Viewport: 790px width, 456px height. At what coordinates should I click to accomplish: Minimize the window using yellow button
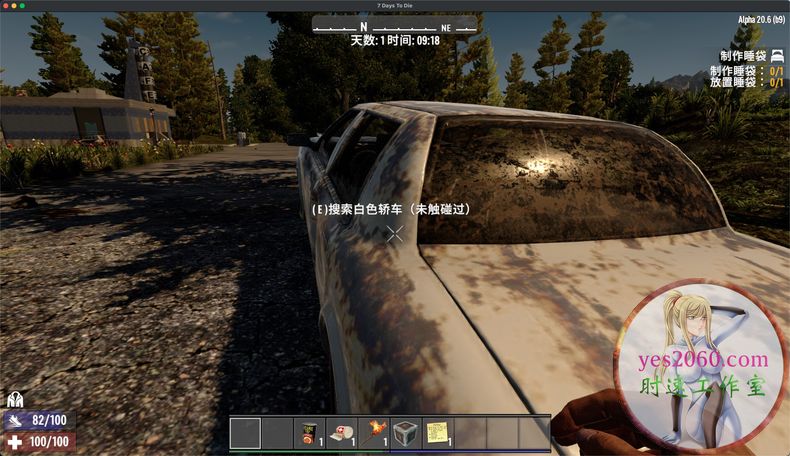pyautogui.click(x=14, y=6)
